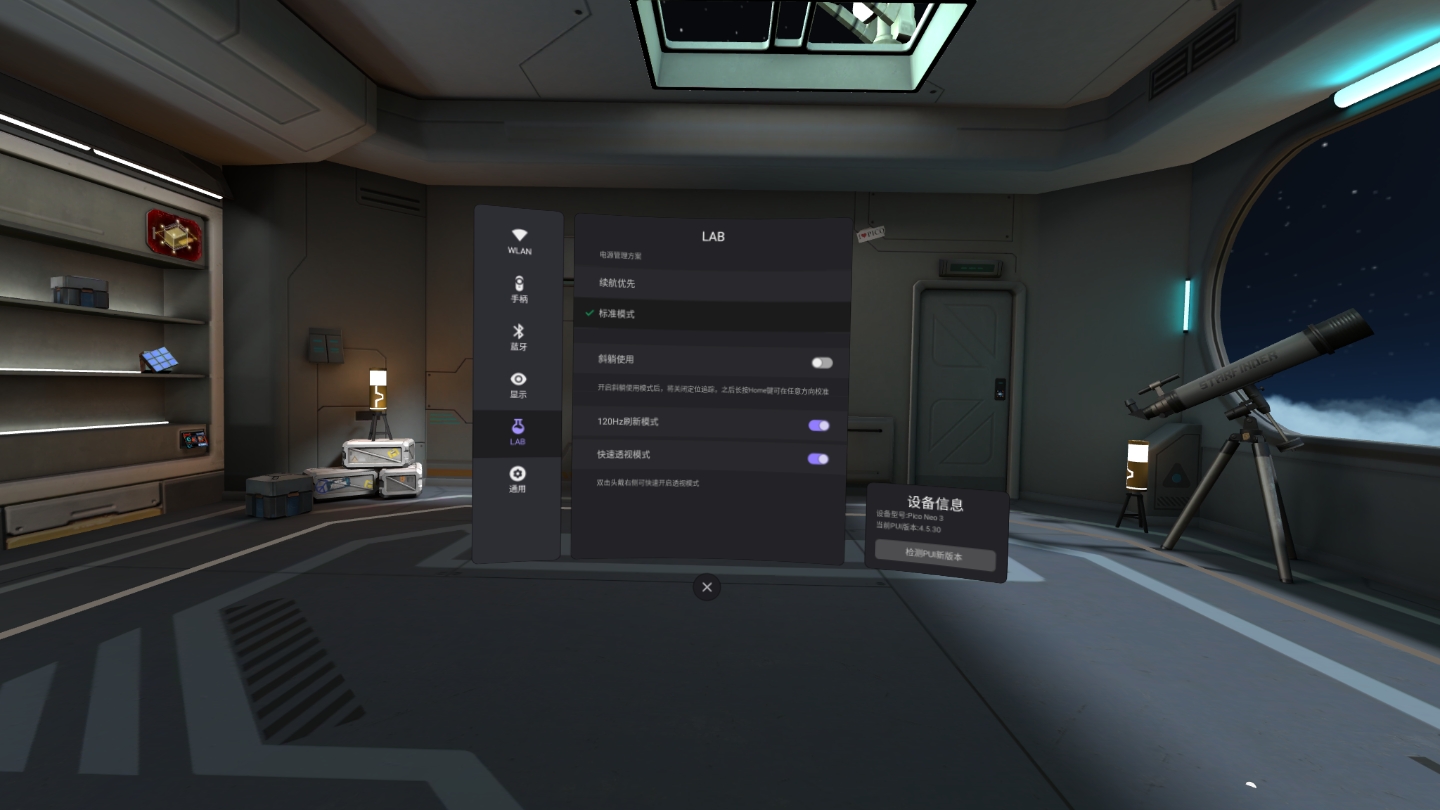Screen dimensions: 1440x810
Task: Select the 手柄 controller icon
Action: click(x=518, y=282)
